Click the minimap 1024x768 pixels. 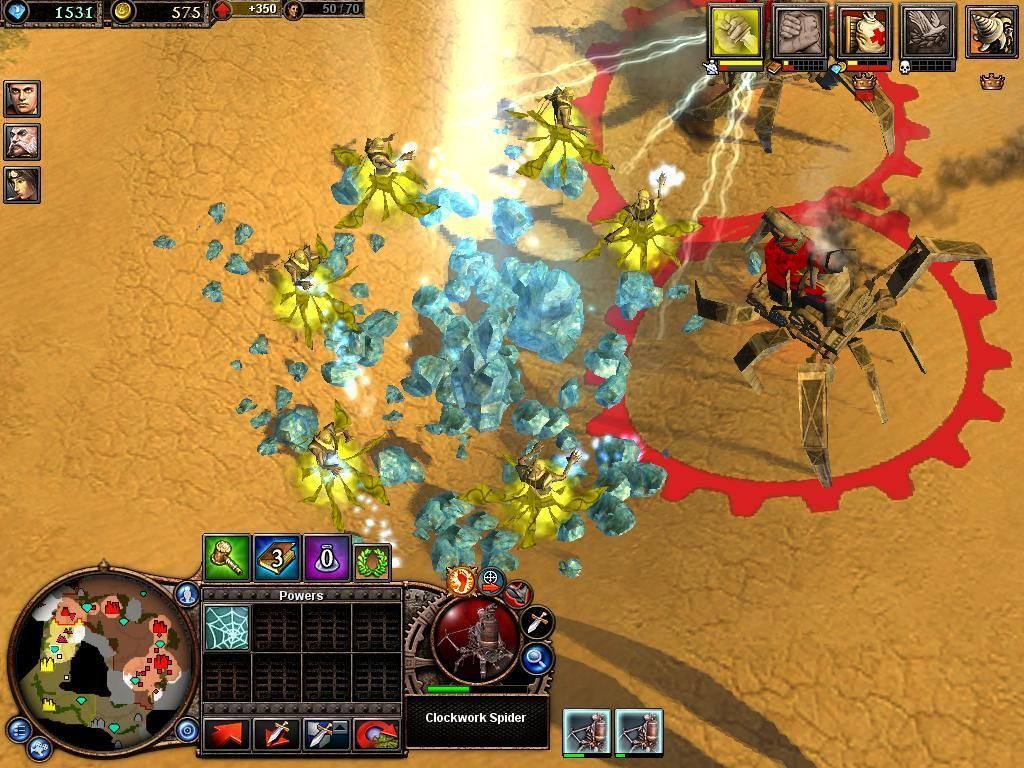[x=100, y=658]
